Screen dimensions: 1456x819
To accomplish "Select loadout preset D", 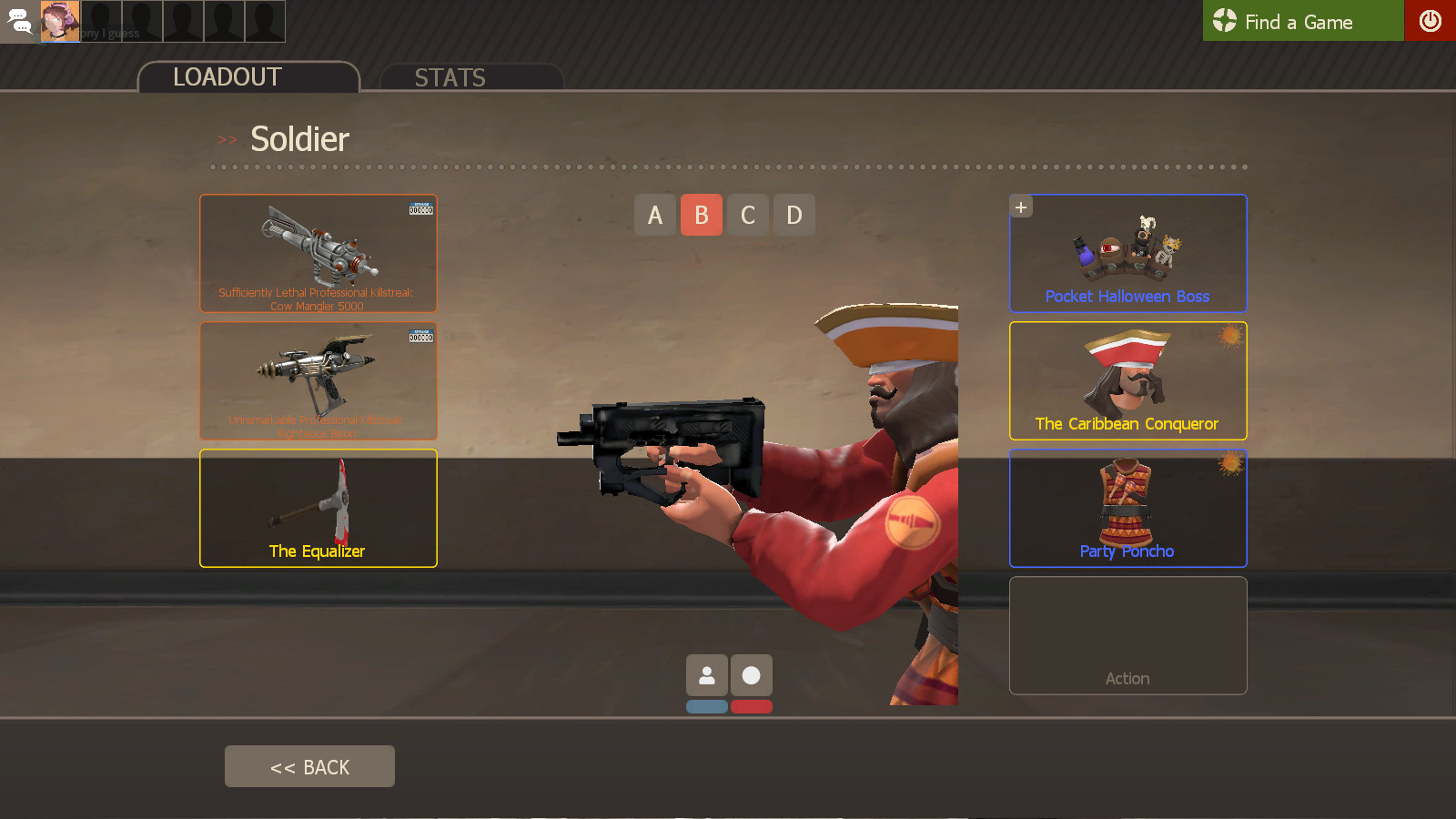I will point(794,215).
